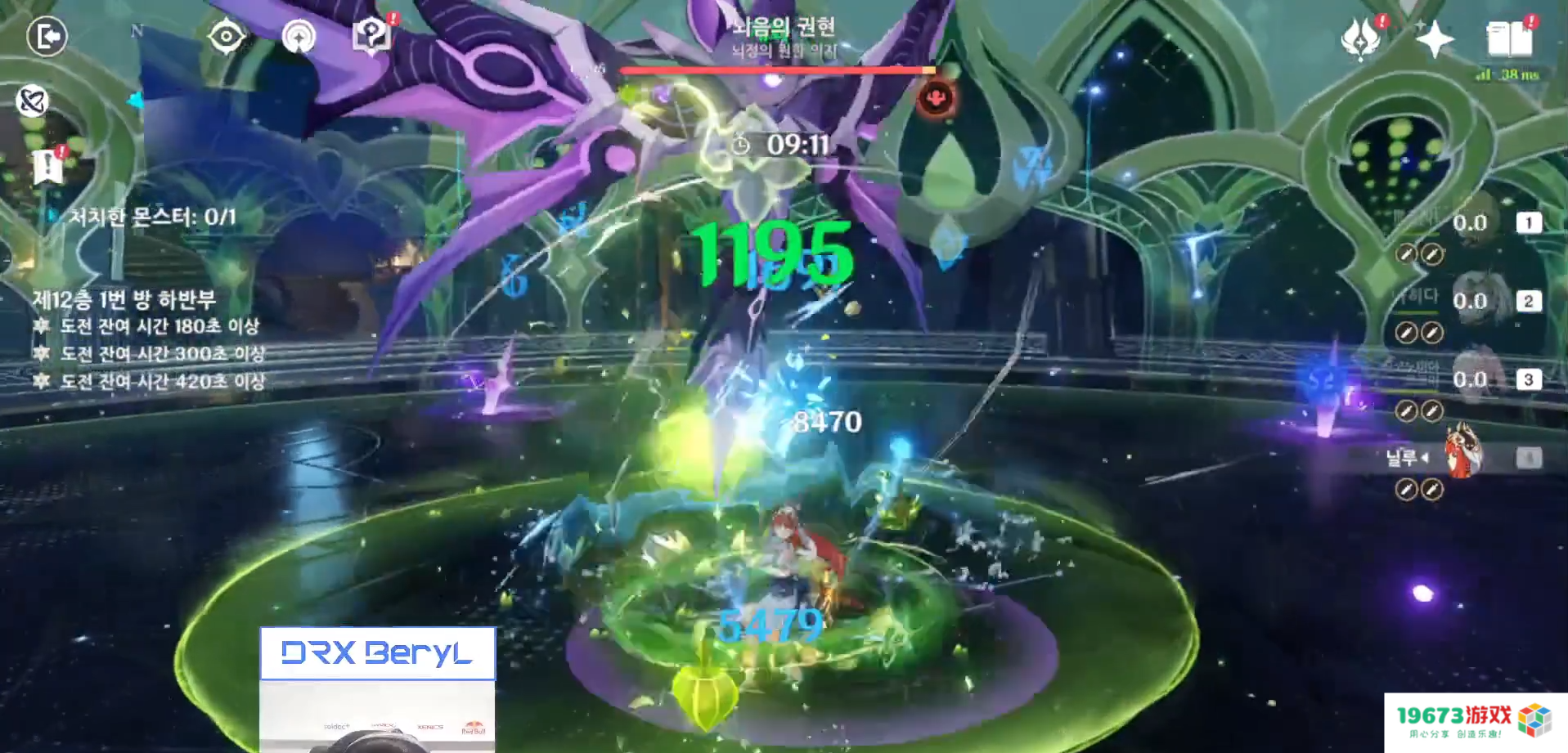Screen dimensions: 1568x753
Task: Click the 19673 游戏 watermark logo
Action: [x=1475, y=721]
